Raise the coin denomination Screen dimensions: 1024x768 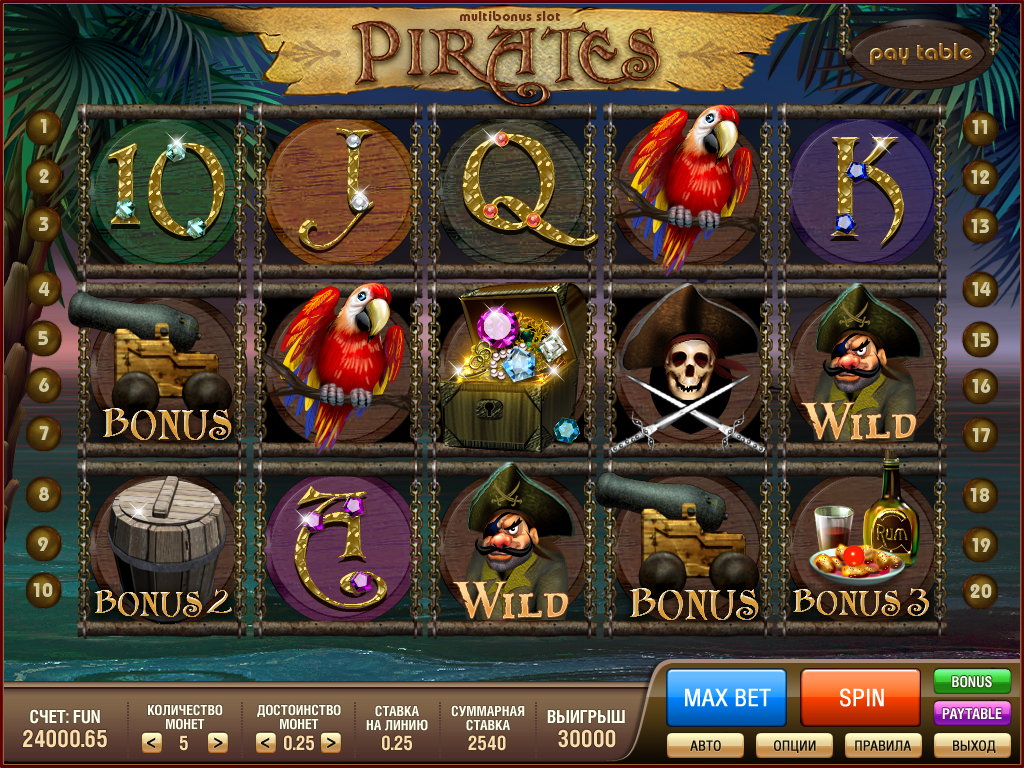[x=330, y=743]
